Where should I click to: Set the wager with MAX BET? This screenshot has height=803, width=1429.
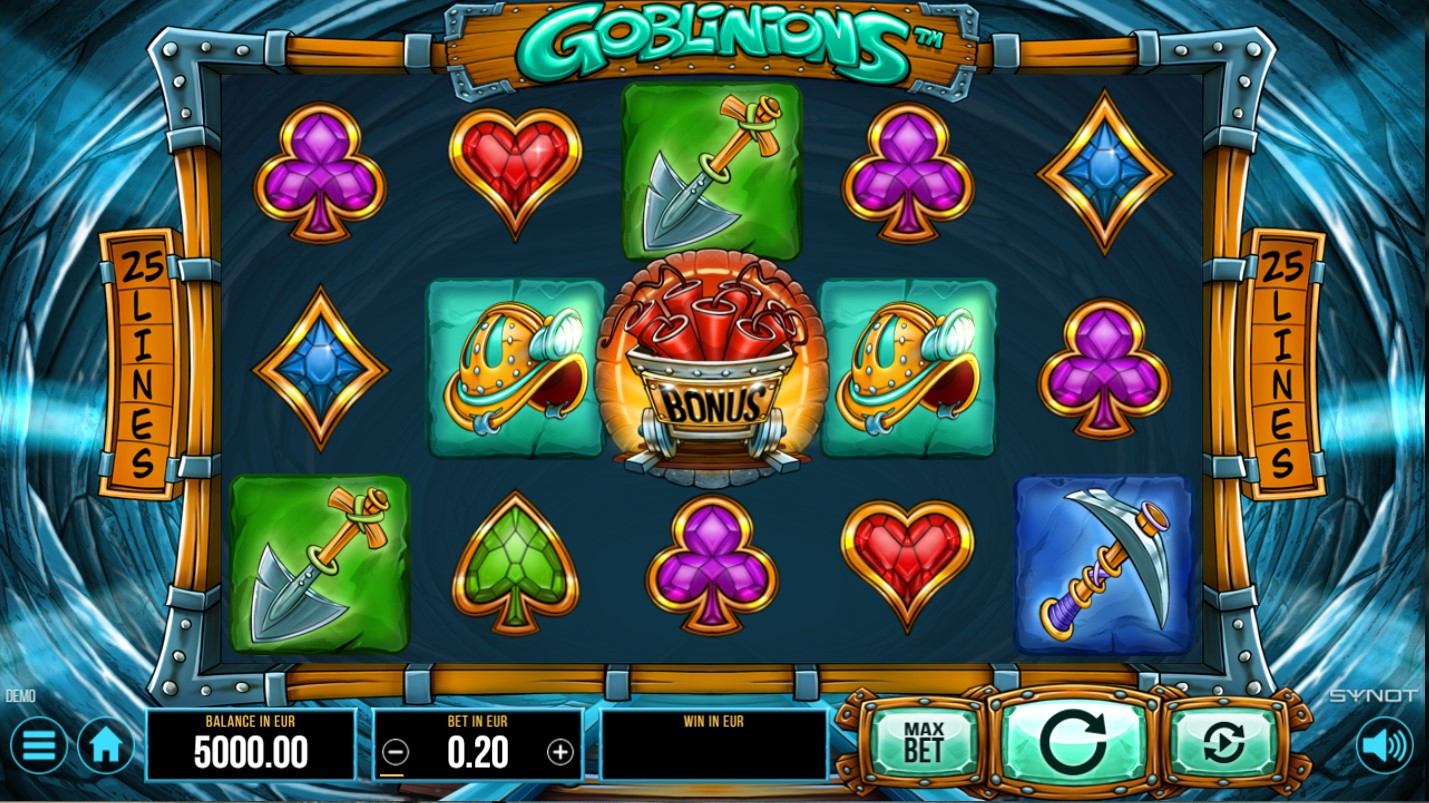pyautogui.click(x=923, y=741)
